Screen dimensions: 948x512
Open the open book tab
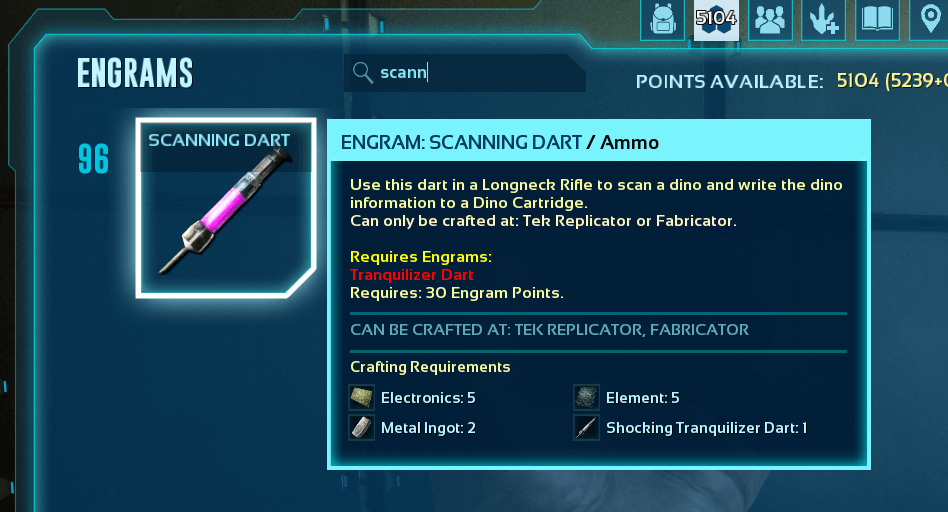pos(877,19)
